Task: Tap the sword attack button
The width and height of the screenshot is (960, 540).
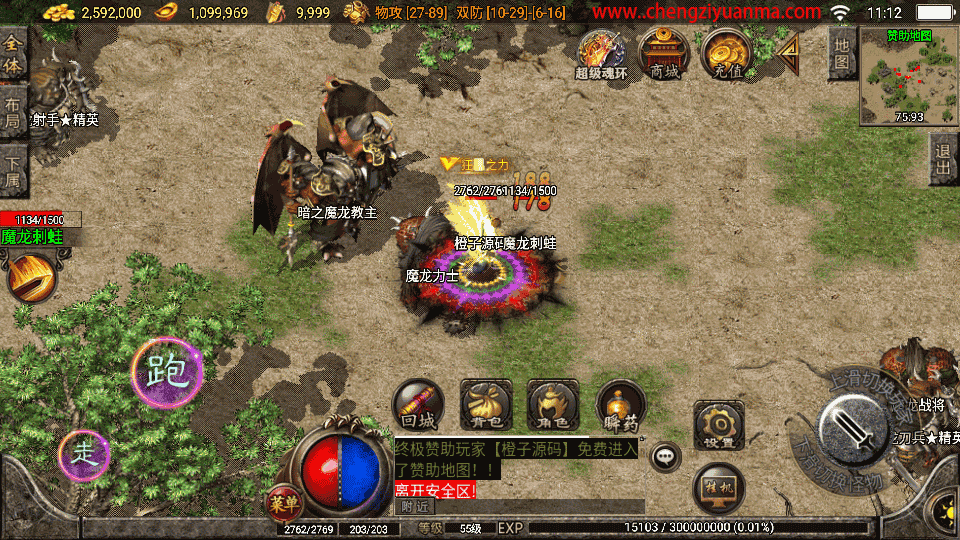Action: point(853,430)
